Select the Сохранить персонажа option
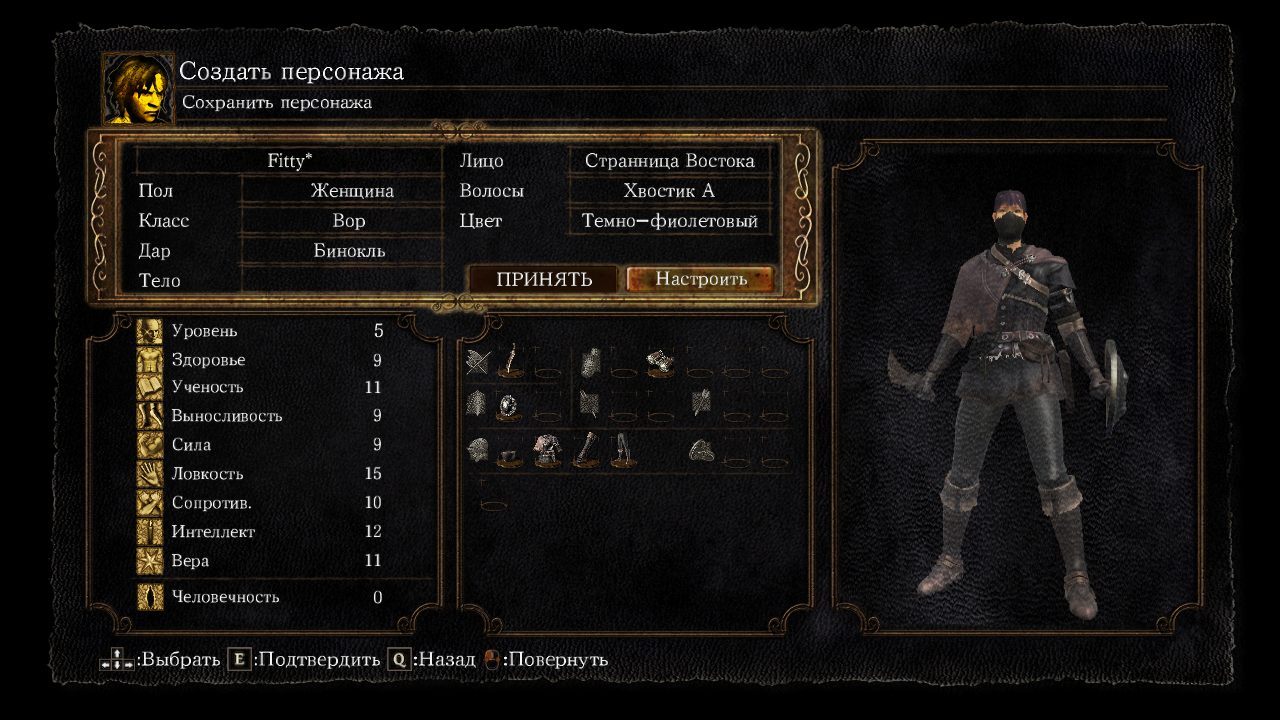This screenshot has height=720, width=1280. coord(275,101)
